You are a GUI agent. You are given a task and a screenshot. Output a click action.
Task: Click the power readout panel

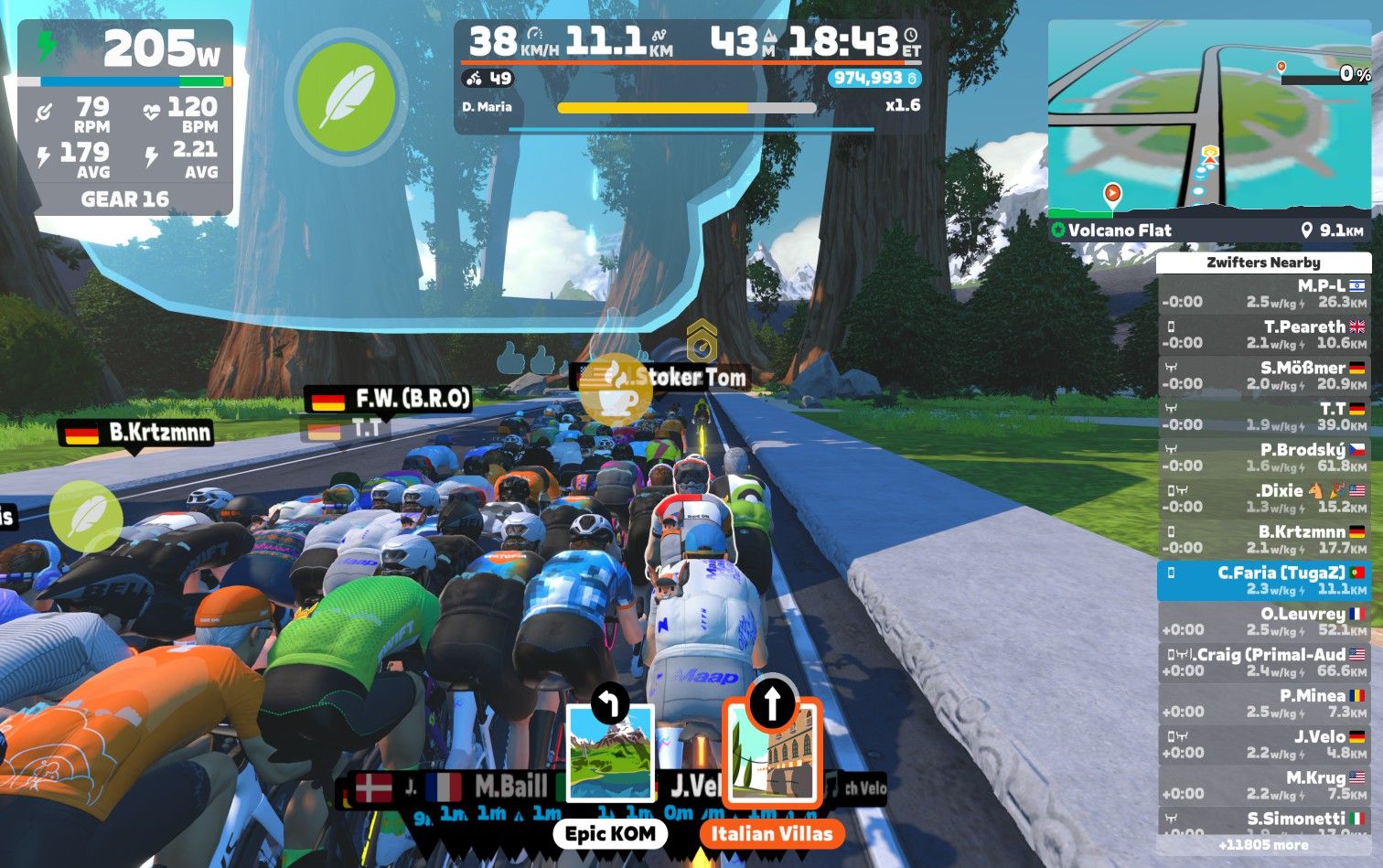tap(125, 117)
